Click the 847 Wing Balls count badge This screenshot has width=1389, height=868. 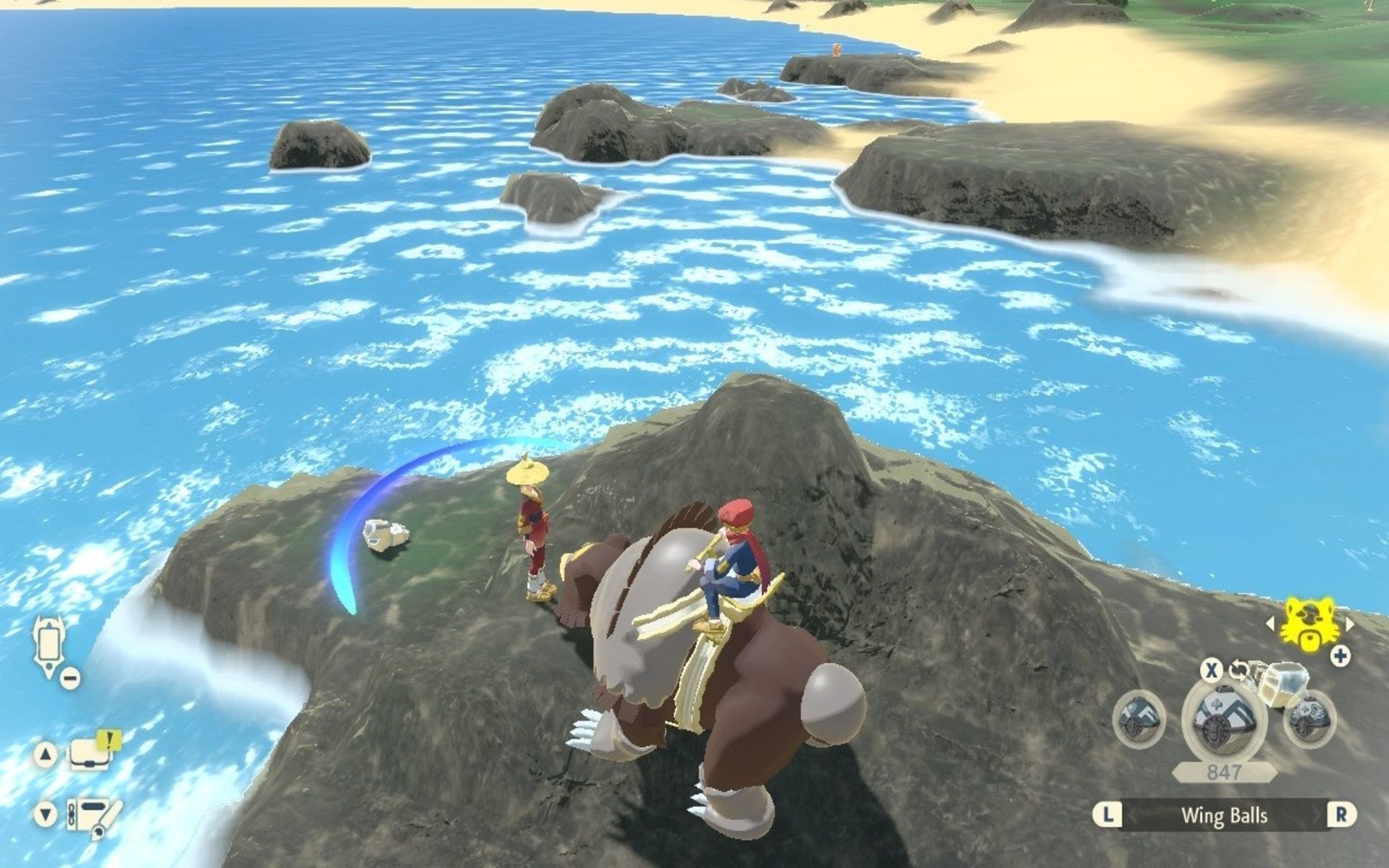1223,773
